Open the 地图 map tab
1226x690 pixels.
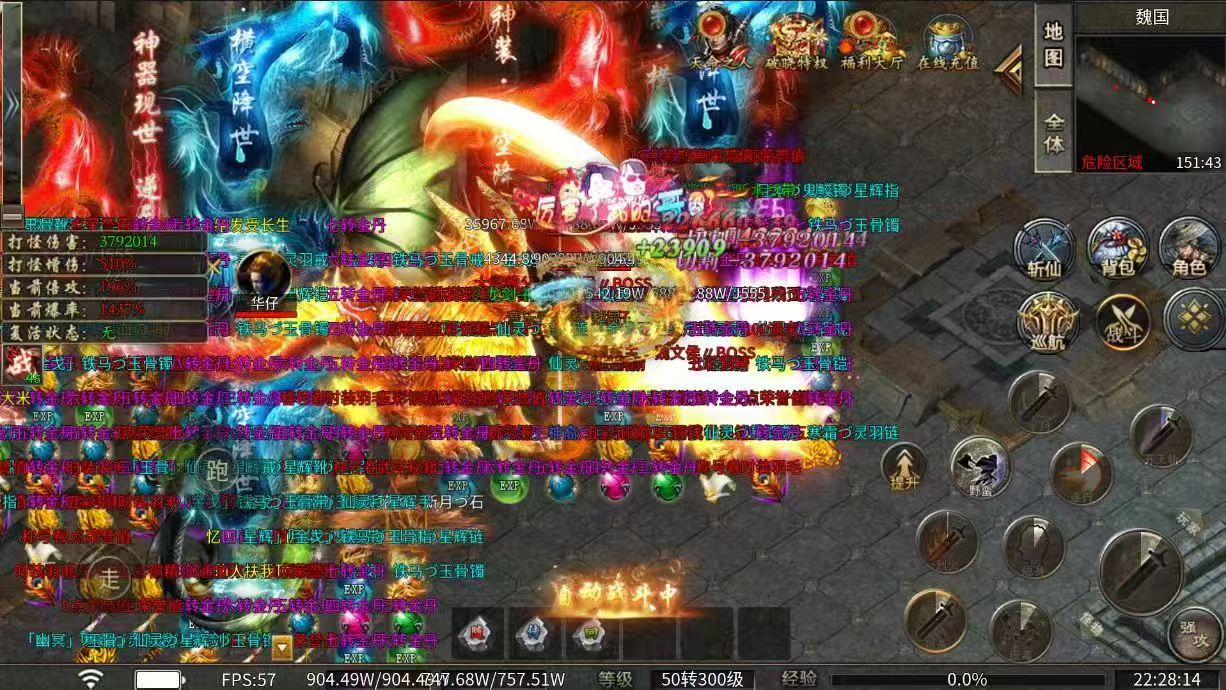point(1053,44)
